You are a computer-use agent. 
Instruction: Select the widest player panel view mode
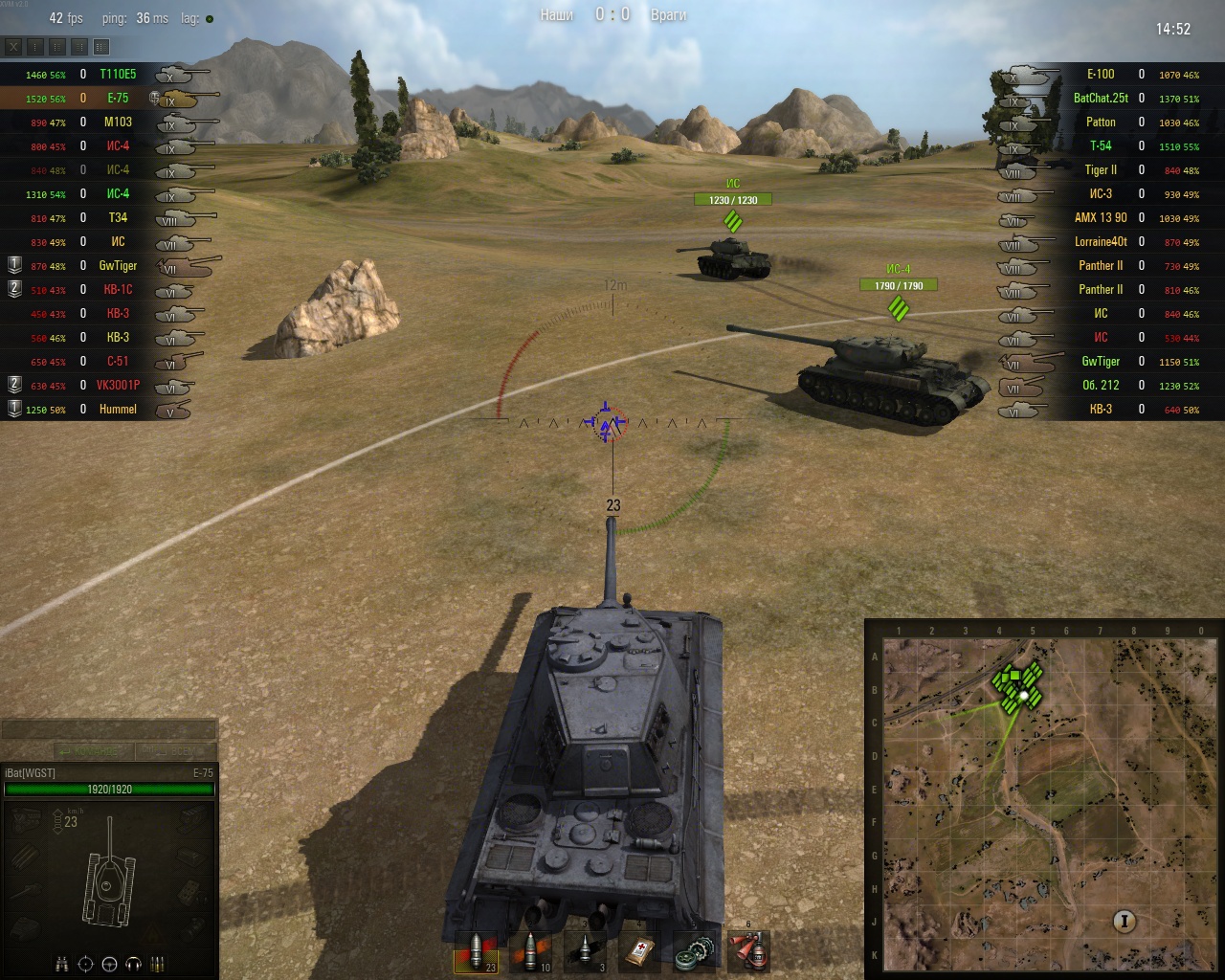point(101,46)
